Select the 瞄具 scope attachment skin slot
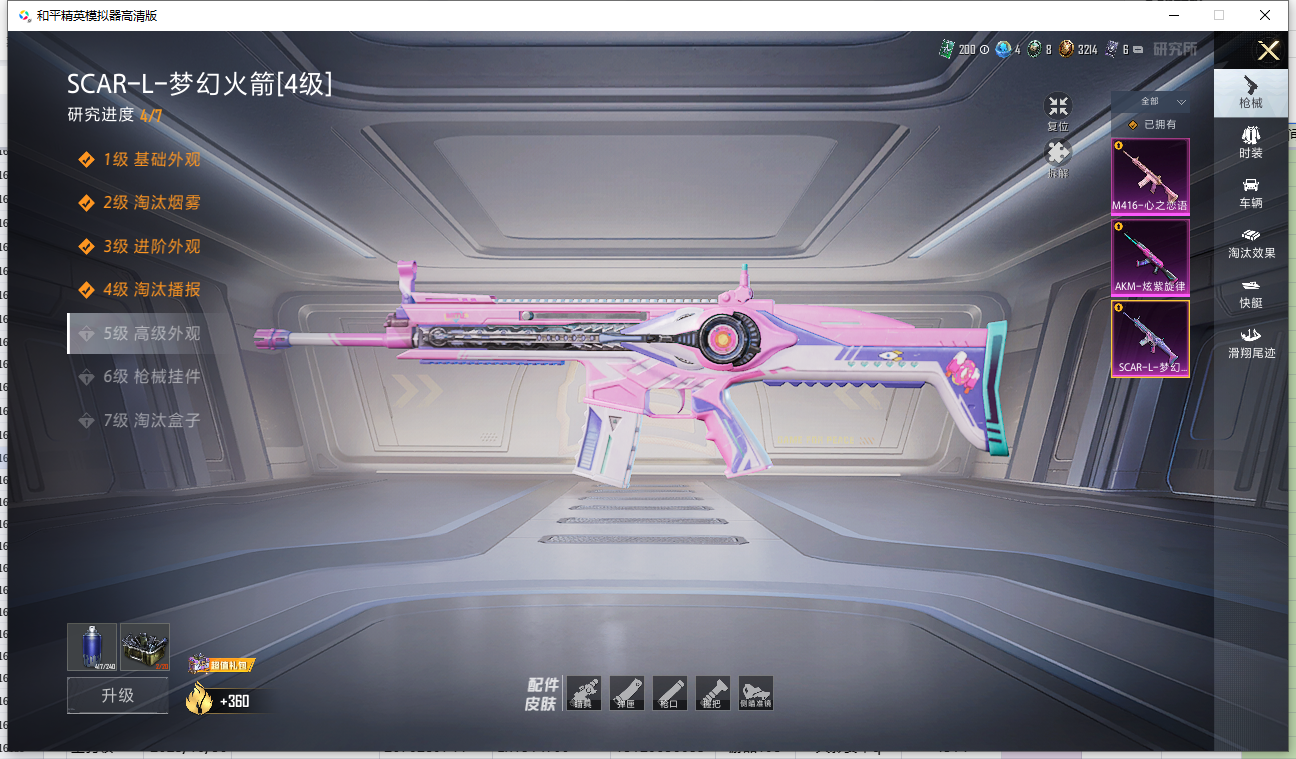 [583, 693]
